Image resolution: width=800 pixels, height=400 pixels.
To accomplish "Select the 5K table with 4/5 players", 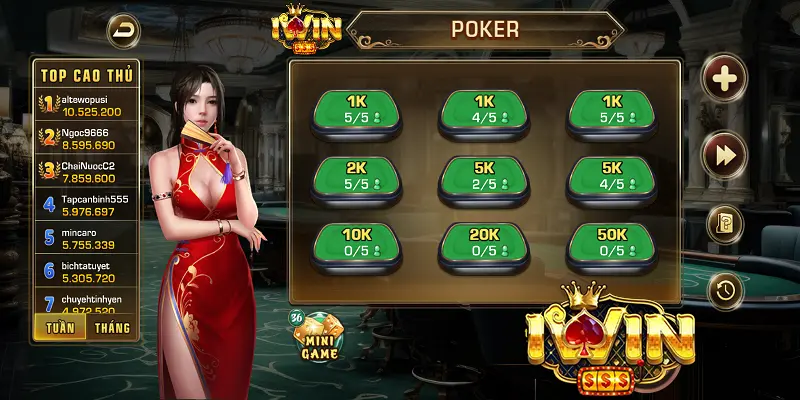I will point(611,176).
